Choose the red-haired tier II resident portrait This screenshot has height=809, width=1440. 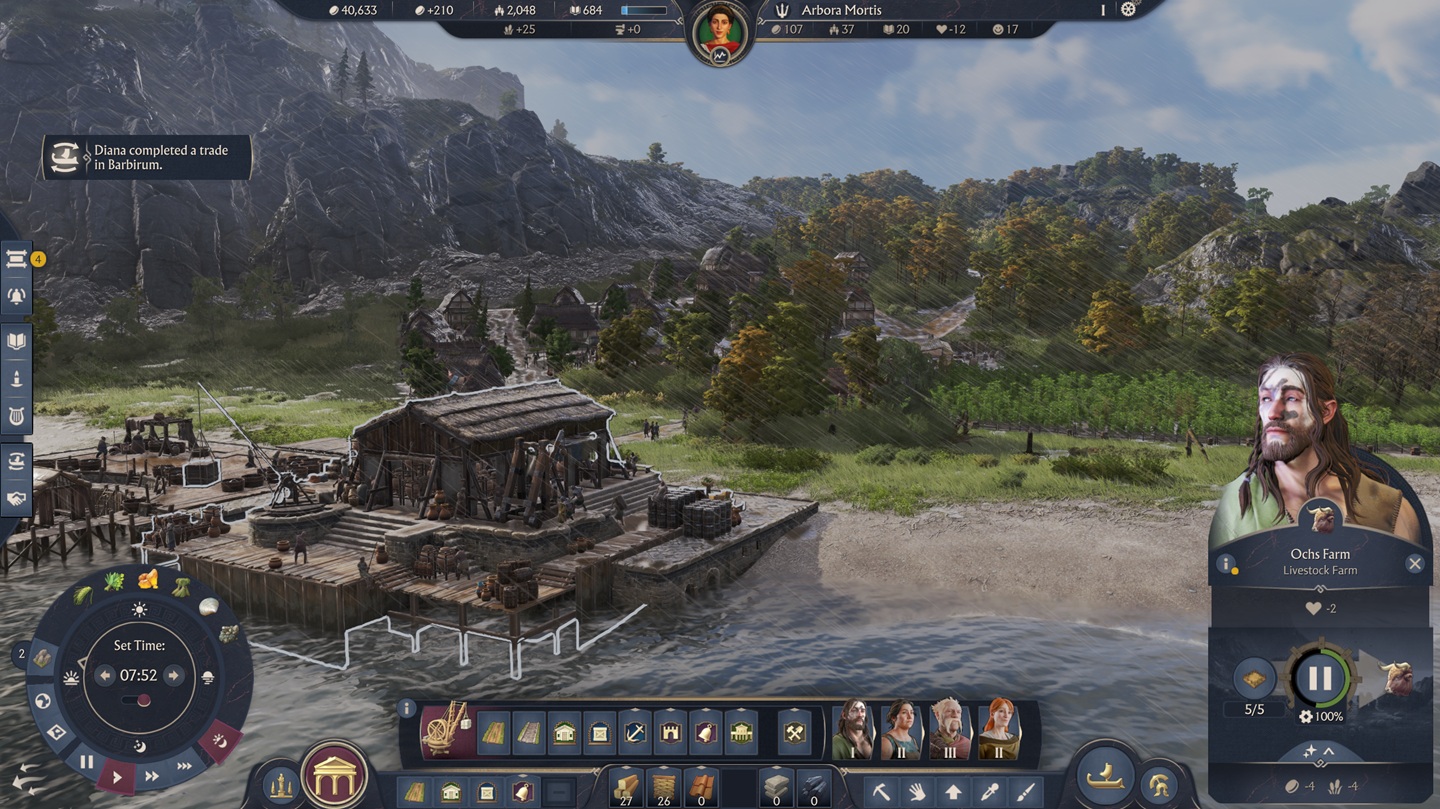coord(998,730)
